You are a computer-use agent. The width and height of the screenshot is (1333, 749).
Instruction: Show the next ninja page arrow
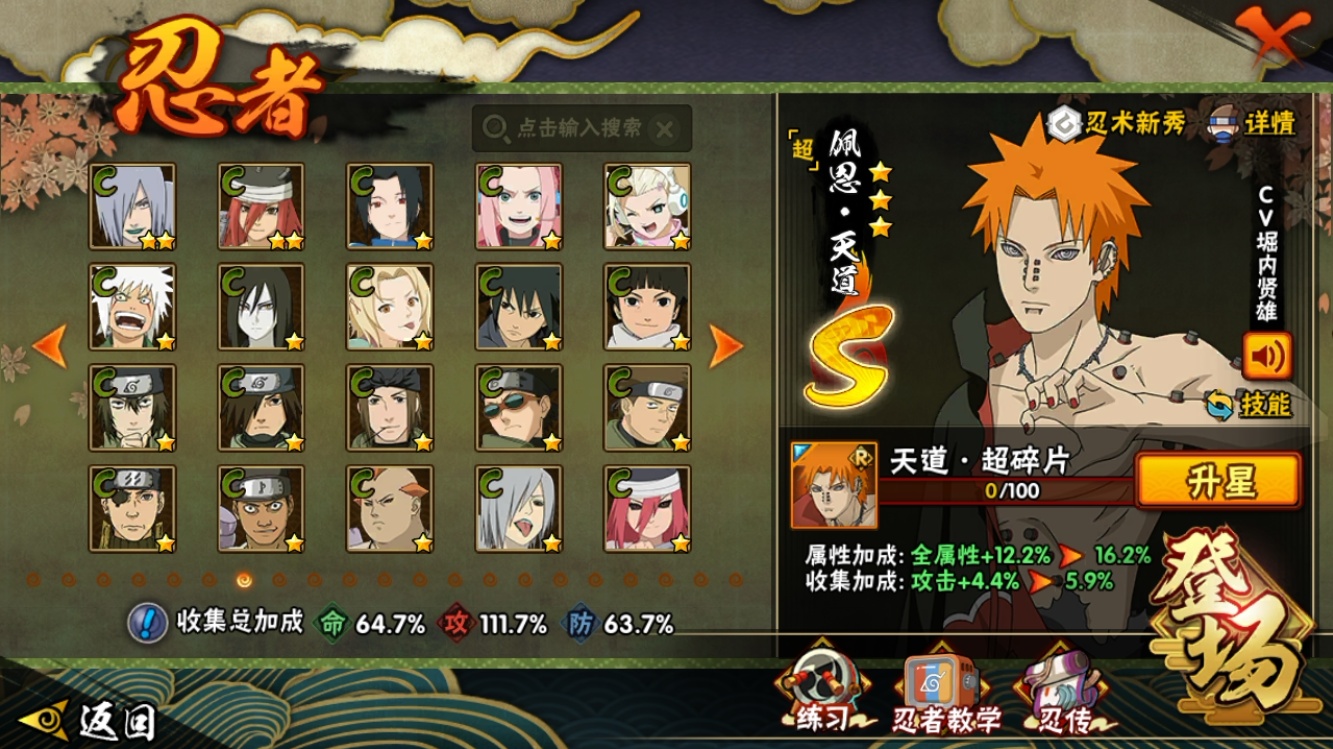click(x=726, y=346)
